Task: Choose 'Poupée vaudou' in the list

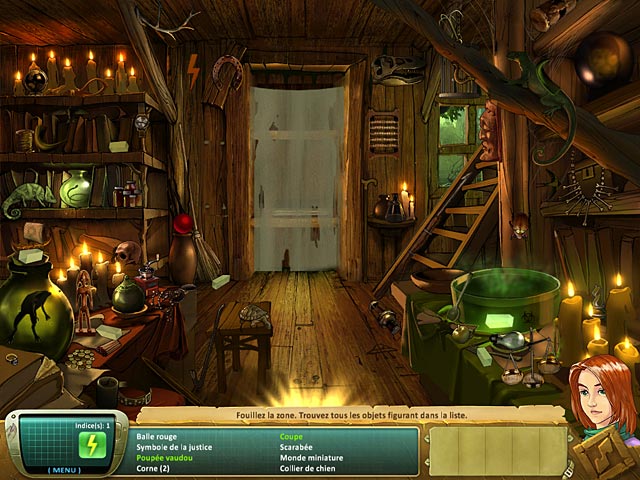Action: click(166, 457)
